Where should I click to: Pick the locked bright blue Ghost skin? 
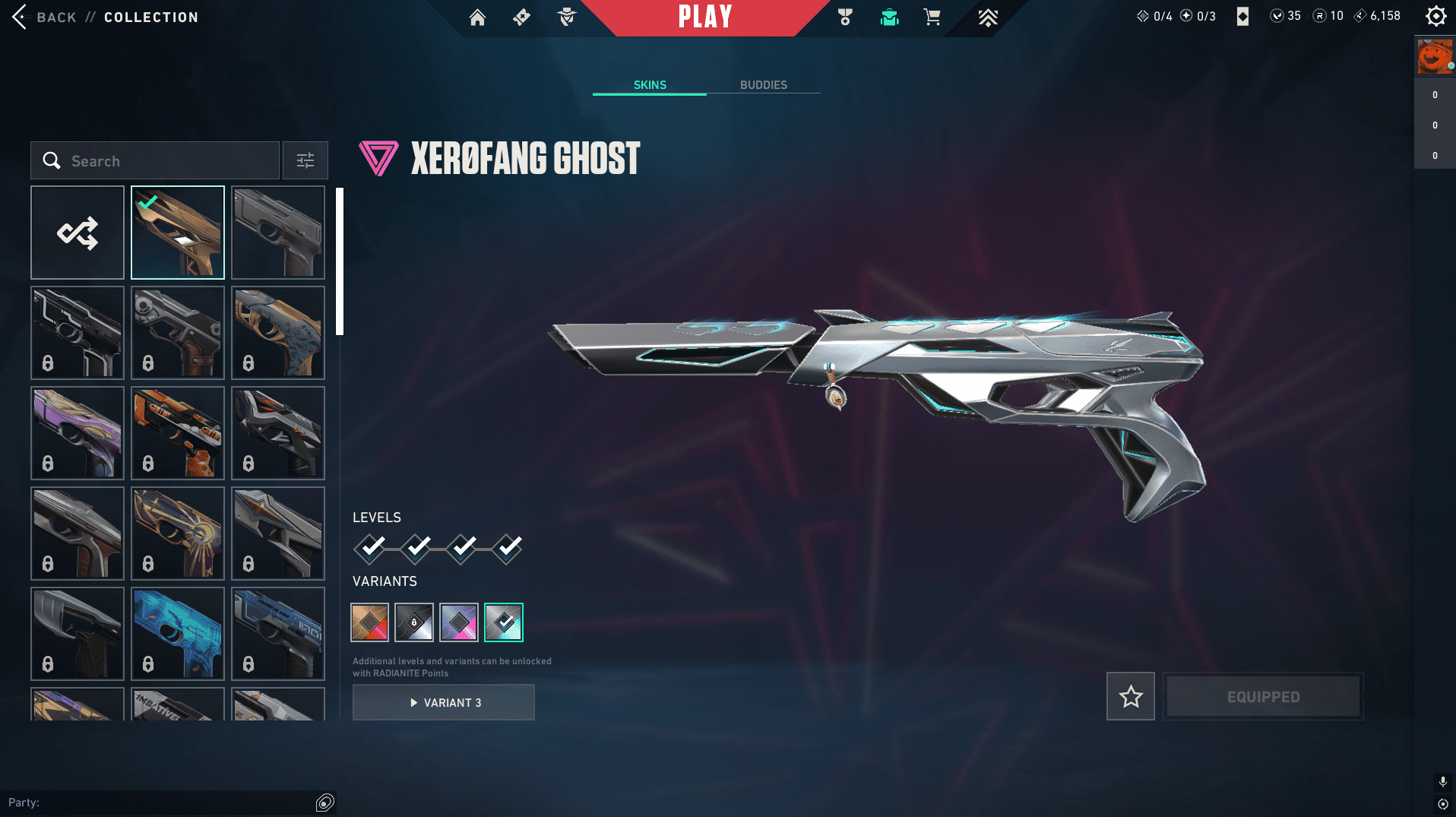click(178, 634)
